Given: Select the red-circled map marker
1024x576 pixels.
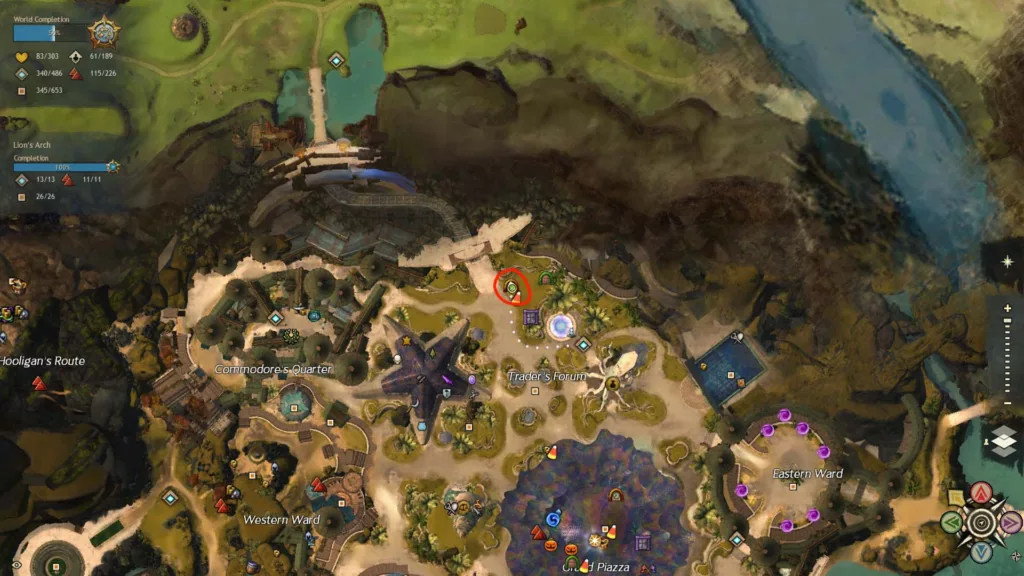Looking at the screenshot, I should pyautogui.click(x=511, y=289).
